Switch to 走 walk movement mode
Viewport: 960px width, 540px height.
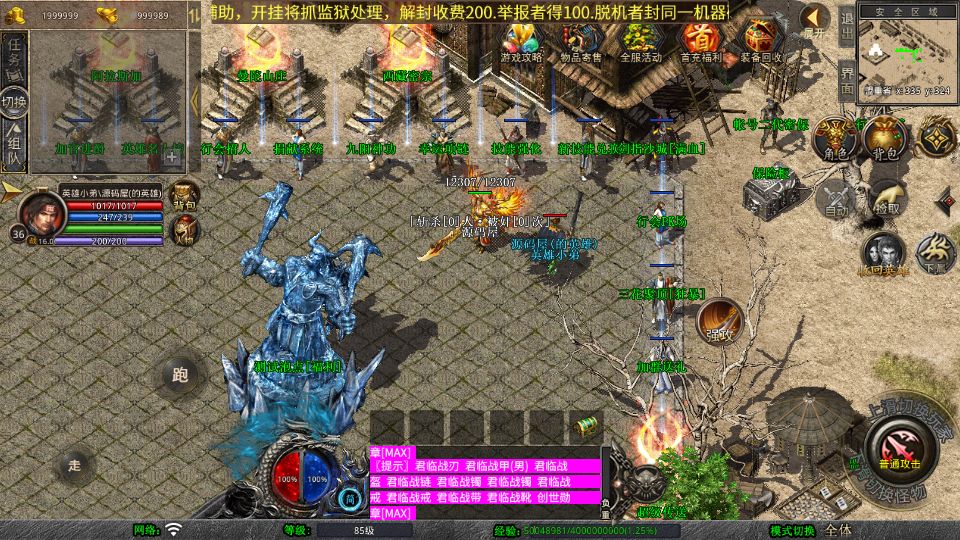point(73,464)
